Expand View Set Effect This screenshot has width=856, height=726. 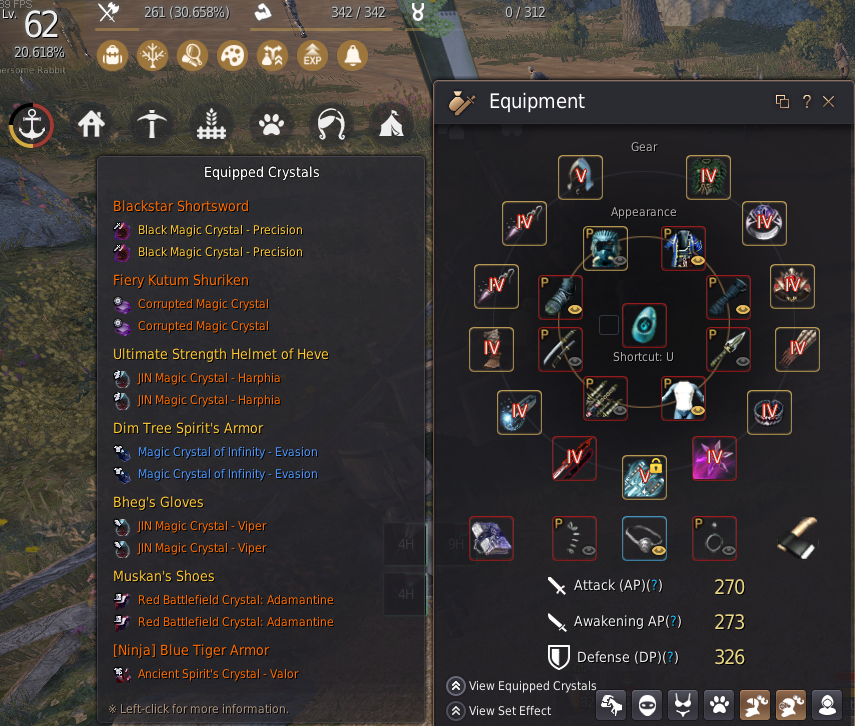455,711
